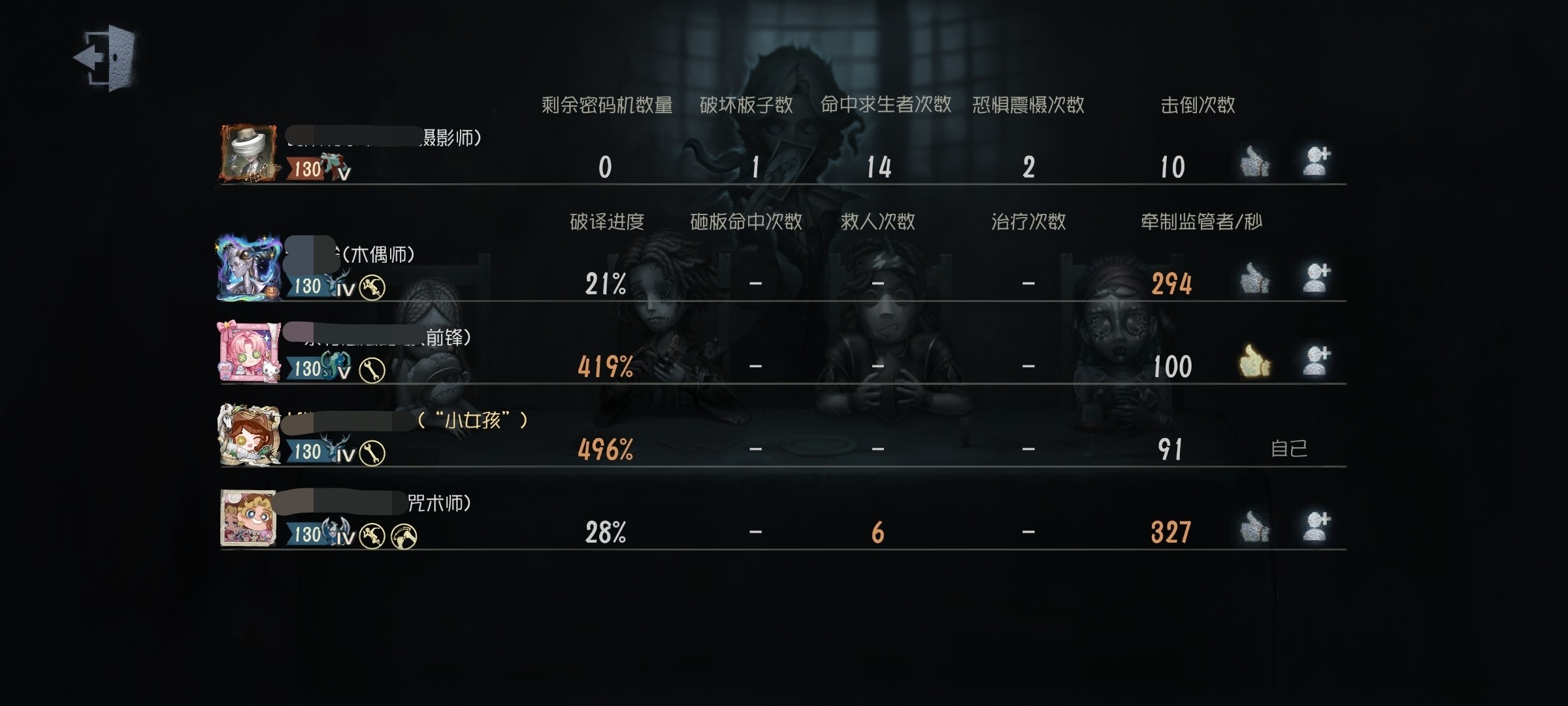Image resolution: width=1568 pixels, height=706 pixels.
Task: View the 木偶师 player's avatar profile
Action: point(248,268)
